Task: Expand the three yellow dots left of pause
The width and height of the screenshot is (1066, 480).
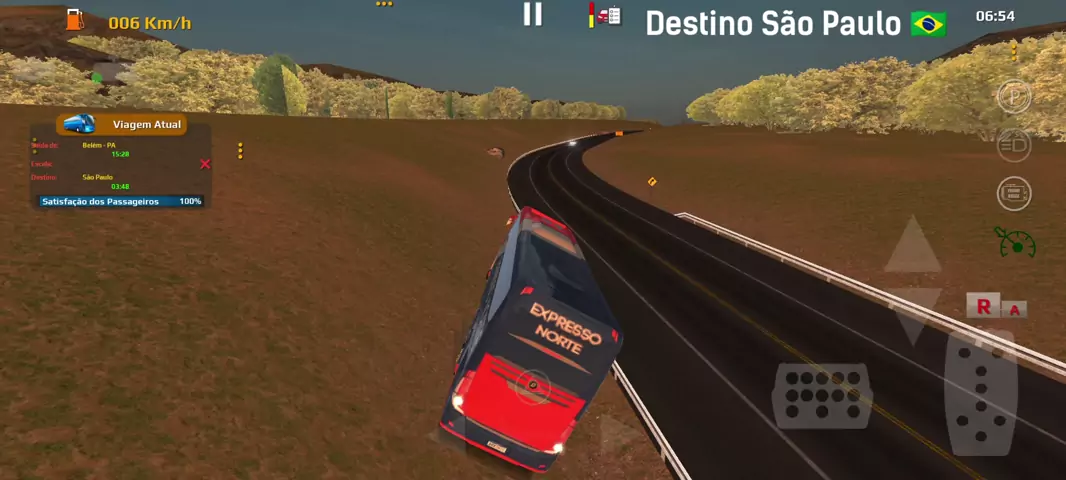Action: tap(384, 4)
